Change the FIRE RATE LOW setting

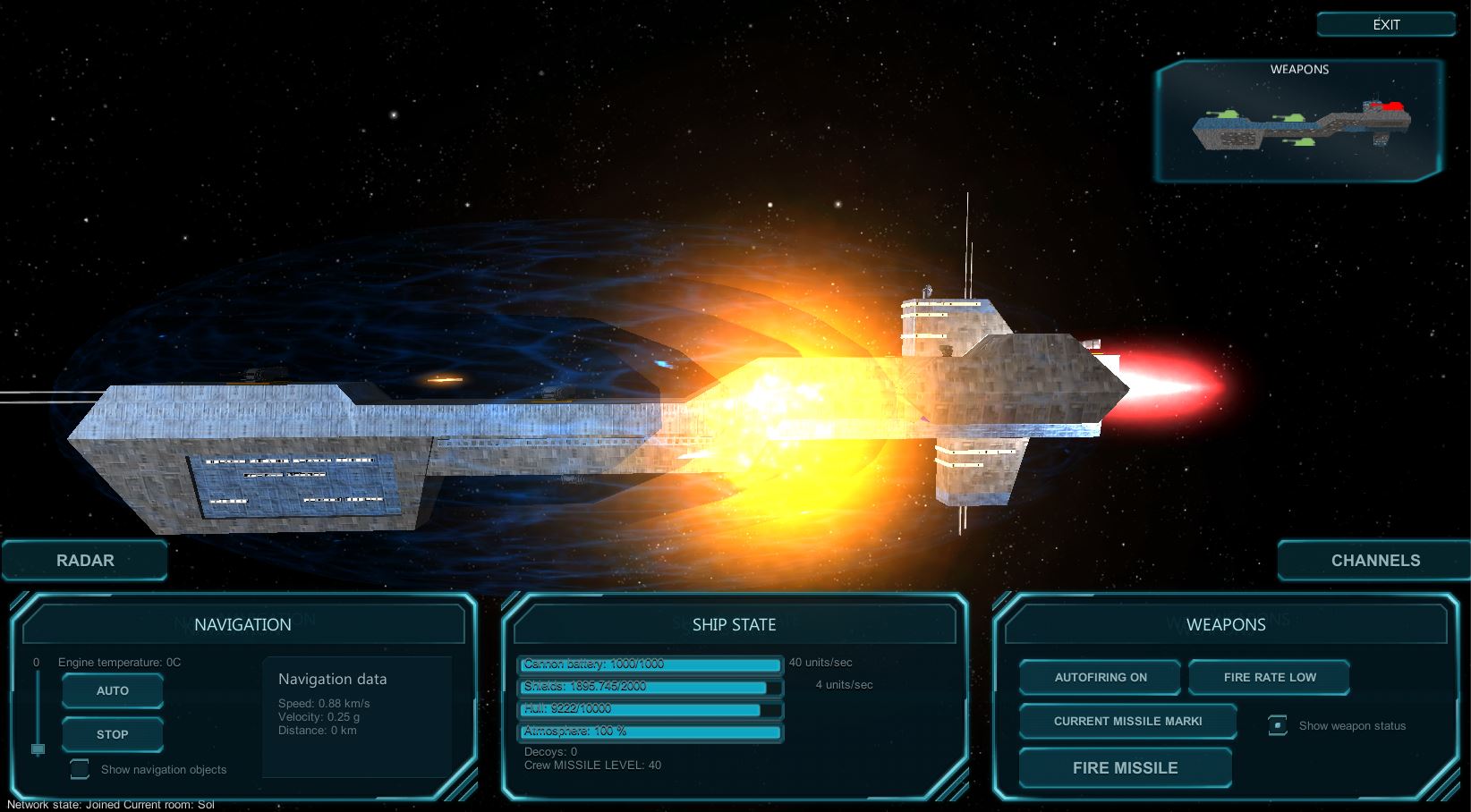point(1269,678)
